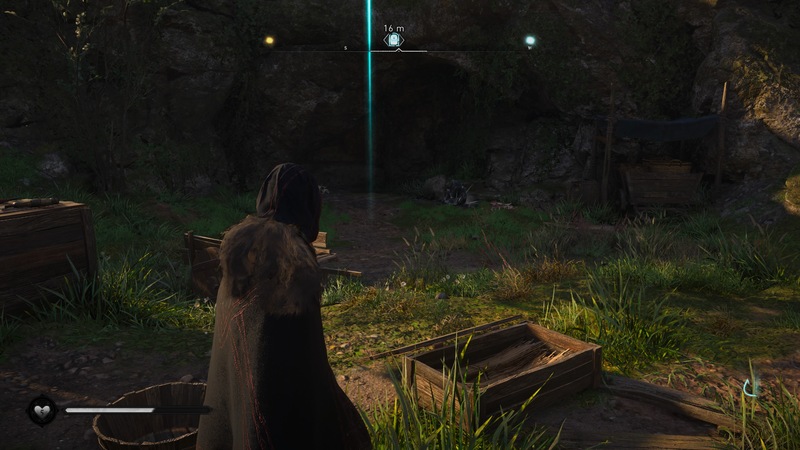Image resolution: width=800 pixels, height=450 pixels.
Task: Click the glowing teal marker on the compass
Action: pyautogui.click(x=530, y=41)
